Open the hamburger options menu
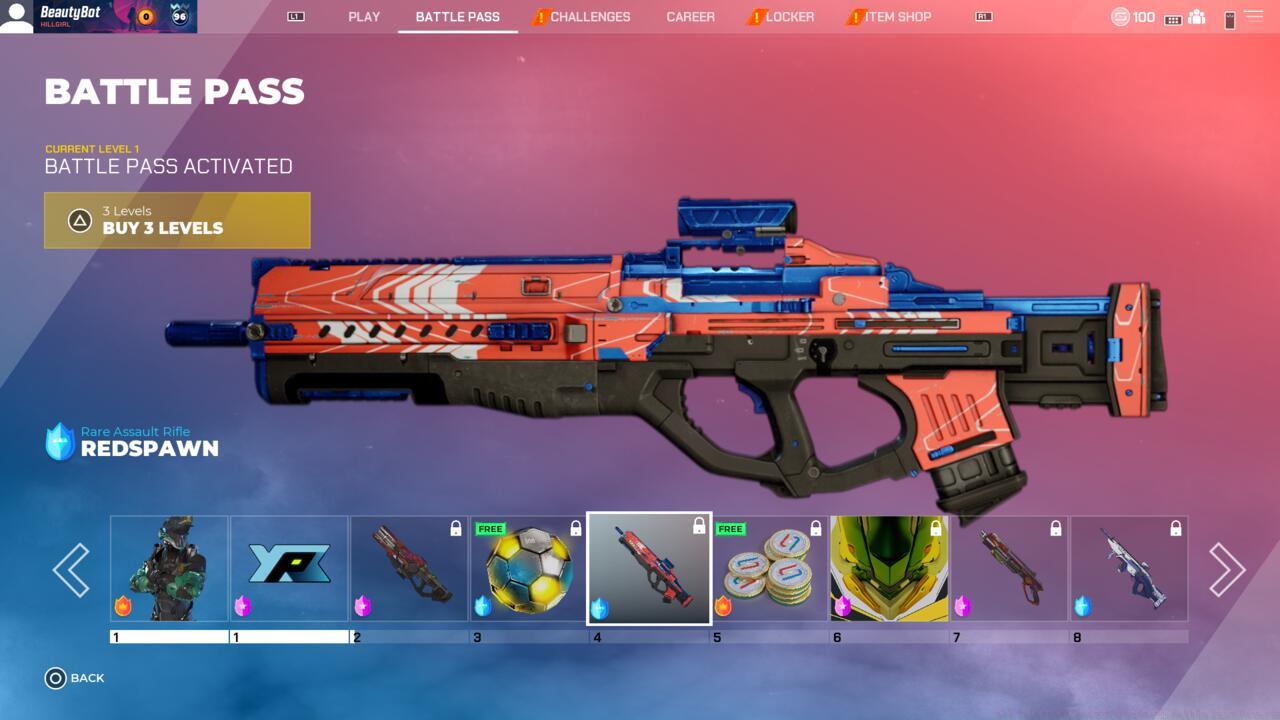The height and width of the screenshot is (720, 1280). coord(1253,17)
